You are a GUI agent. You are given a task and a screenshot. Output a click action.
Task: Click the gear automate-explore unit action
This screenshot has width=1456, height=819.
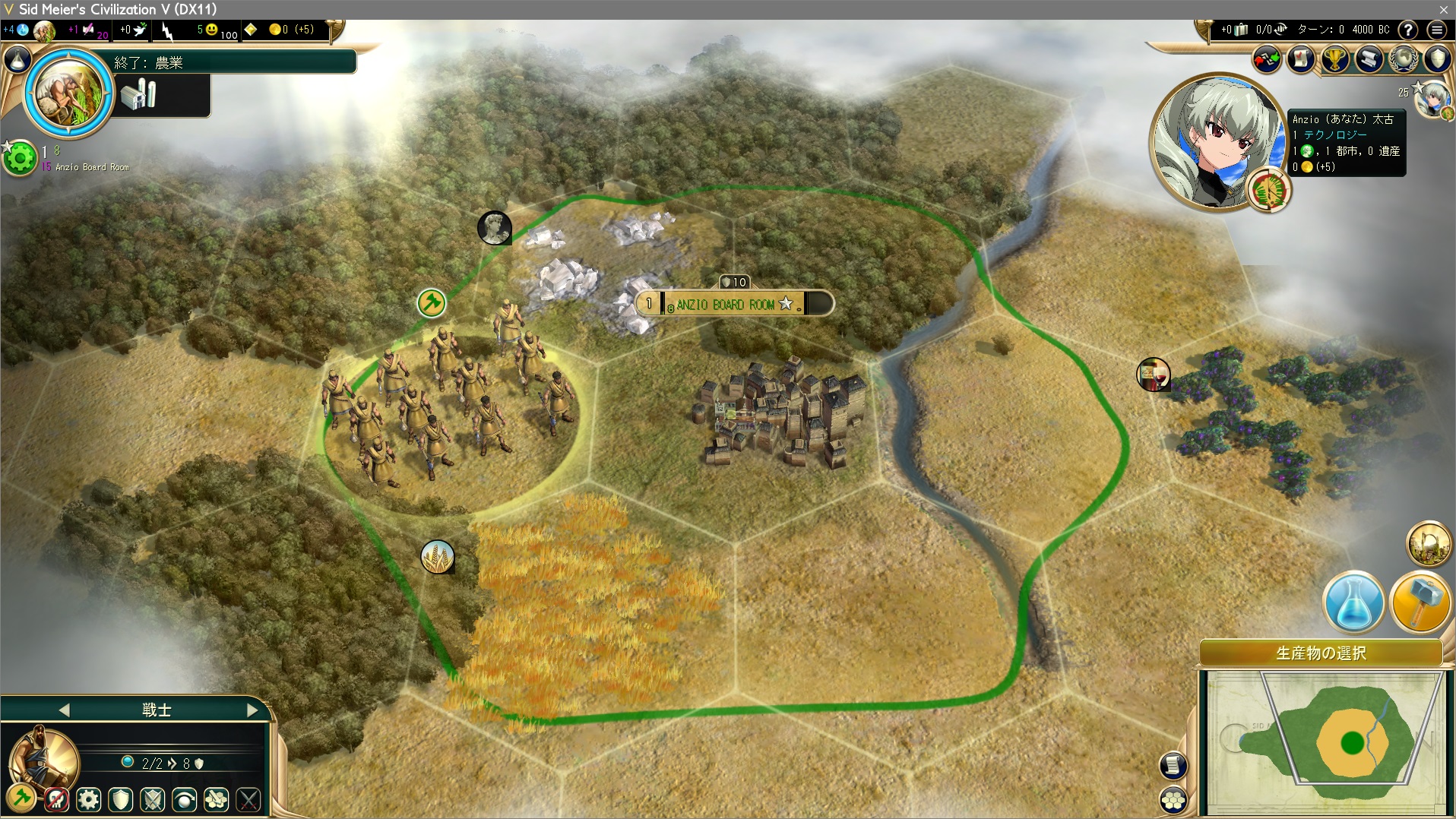tap(89, 799)
